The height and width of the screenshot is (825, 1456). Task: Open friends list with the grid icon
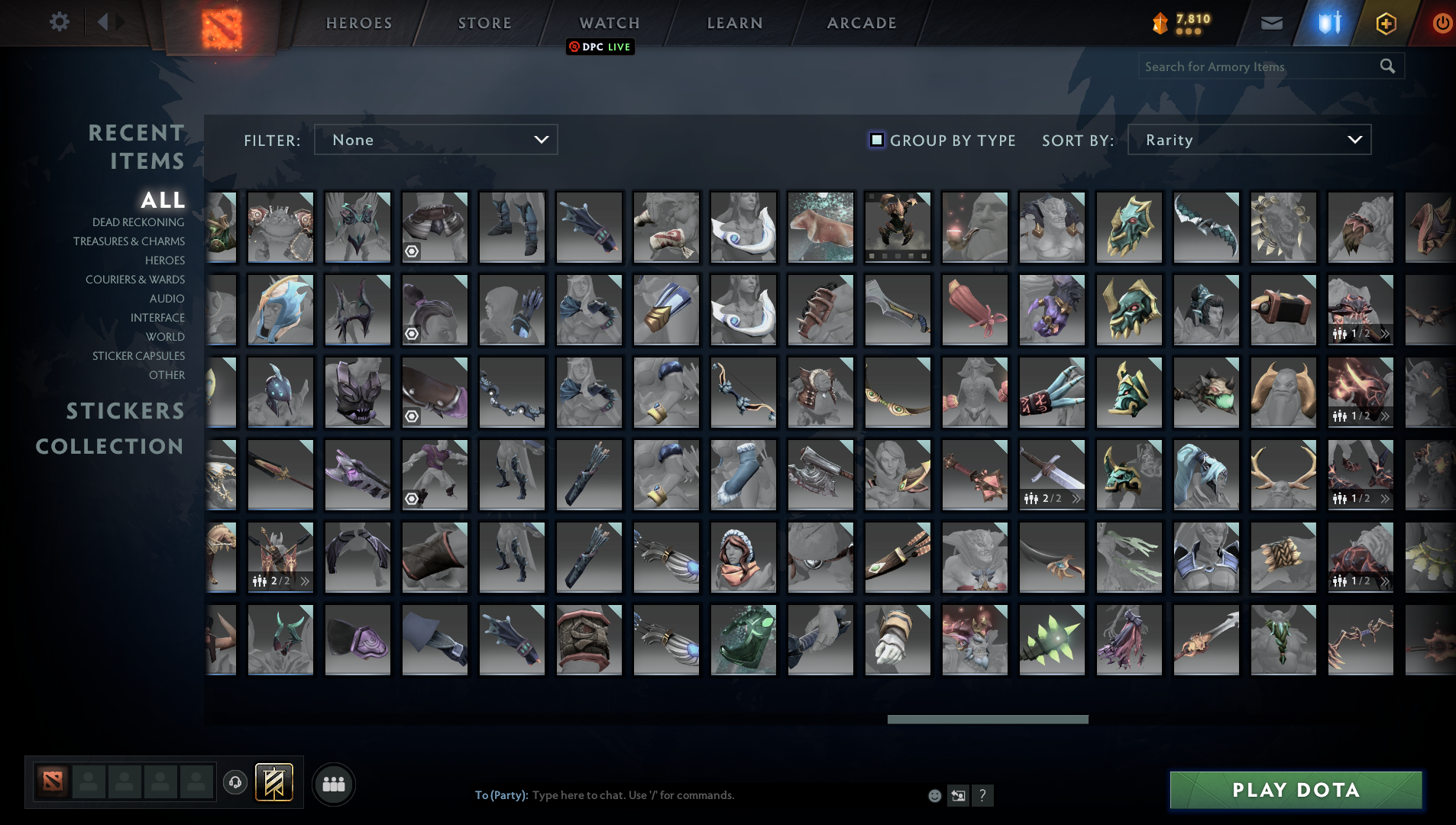point(332,783)
